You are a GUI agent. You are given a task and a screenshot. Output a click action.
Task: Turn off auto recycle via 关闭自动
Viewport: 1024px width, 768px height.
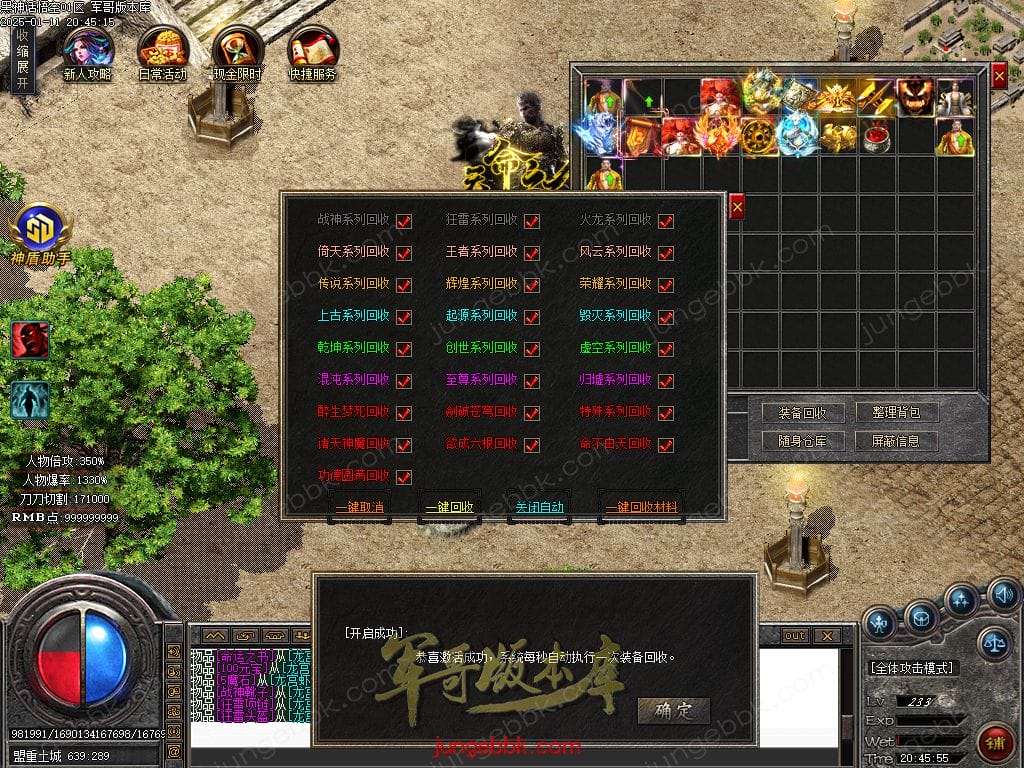coord(539,507)
